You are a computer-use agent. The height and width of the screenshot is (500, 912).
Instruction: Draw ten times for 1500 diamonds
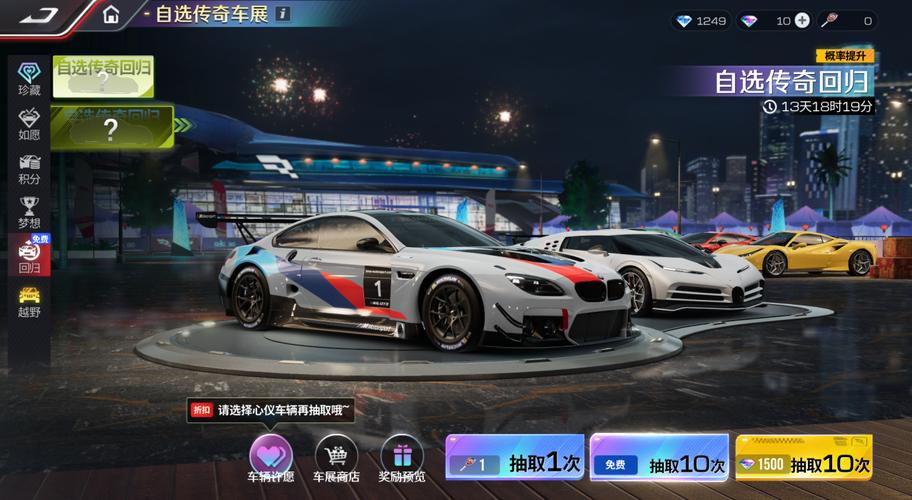coord(803,463)
